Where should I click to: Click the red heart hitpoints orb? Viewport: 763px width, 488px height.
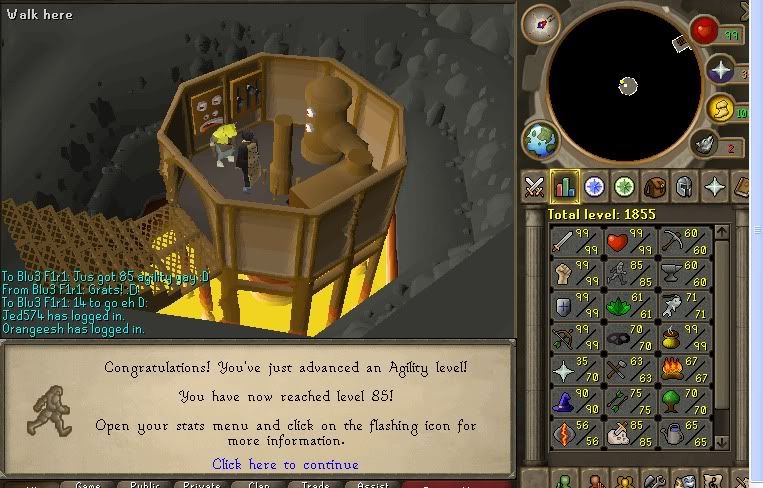[x=708, y=30]
